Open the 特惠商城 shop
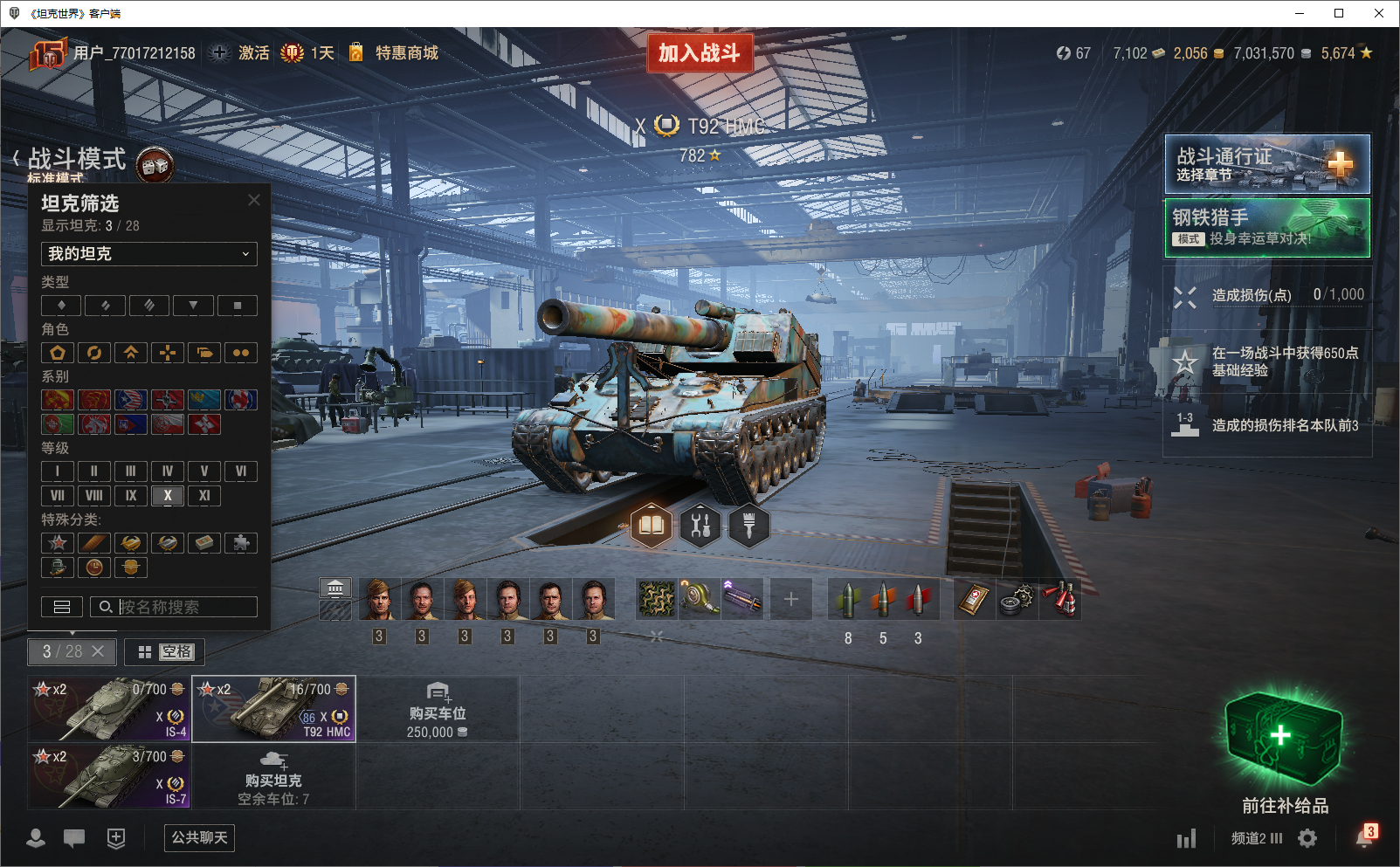This screenshot has height=867, width=1400. [x=406, y=53]
